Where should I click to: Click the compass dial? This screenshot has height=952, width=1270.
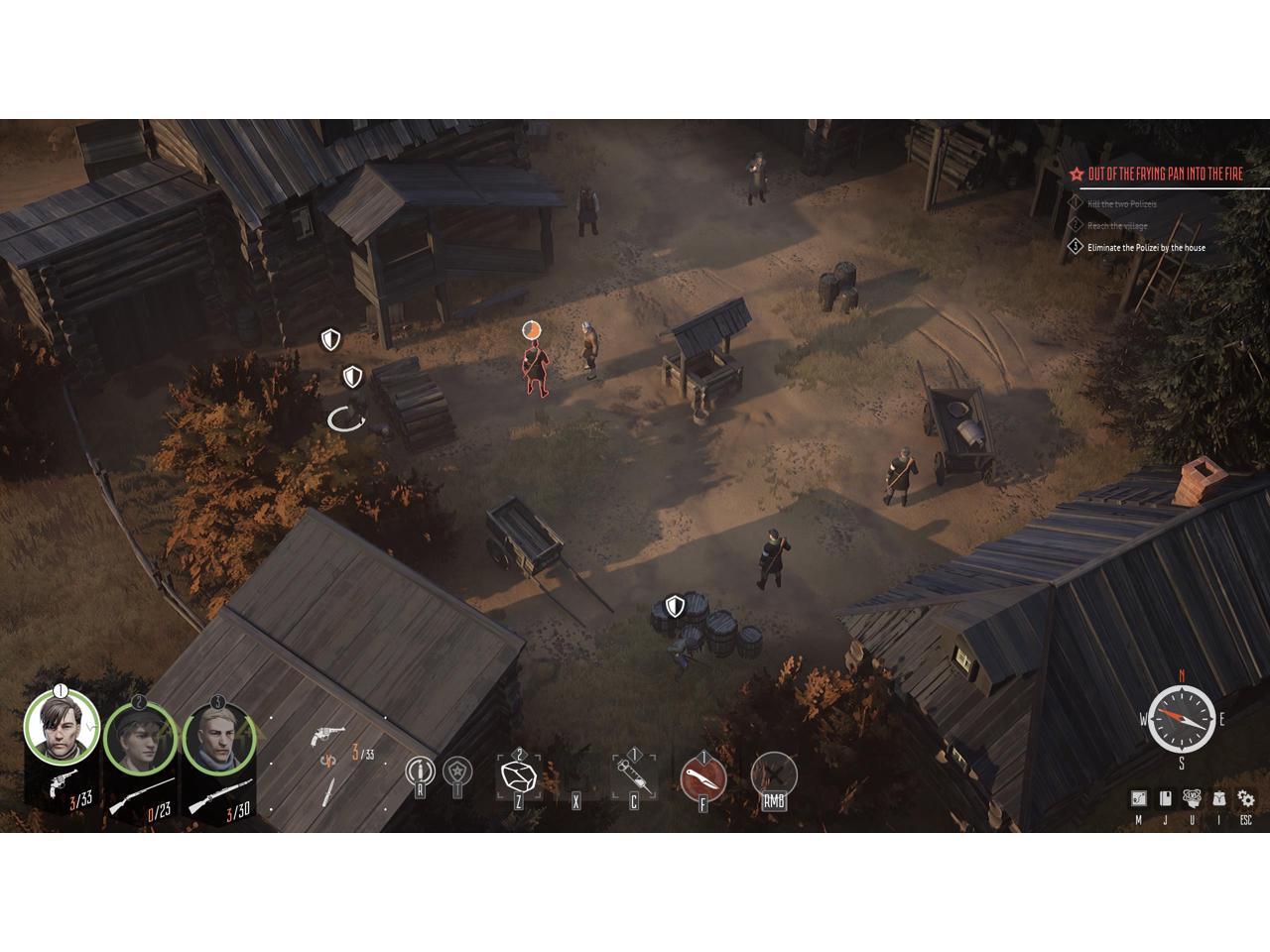1182,718
